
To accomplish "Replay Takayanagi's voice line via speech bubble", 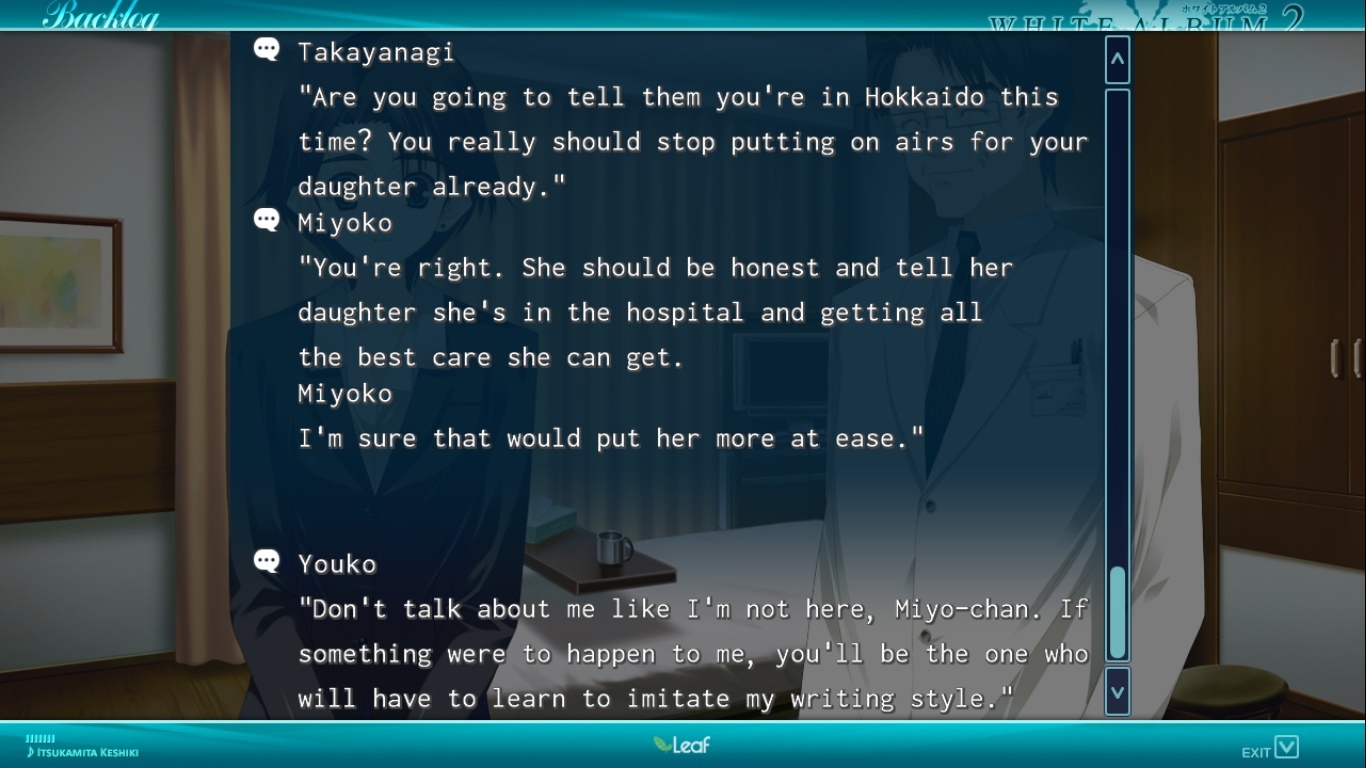I will click(267, 49).
